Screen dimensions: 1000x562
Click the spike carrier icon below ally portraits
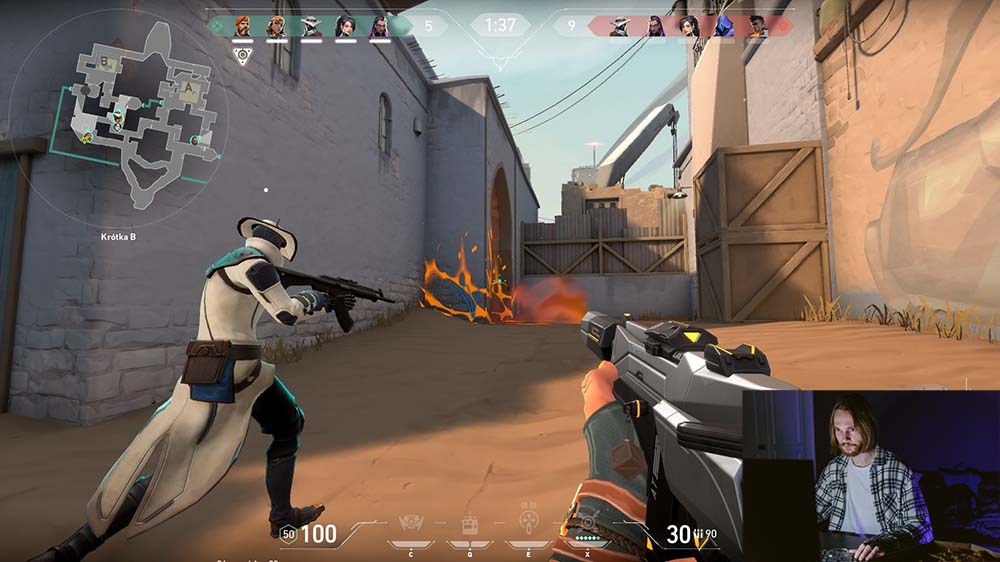click(x=242, y=55)
